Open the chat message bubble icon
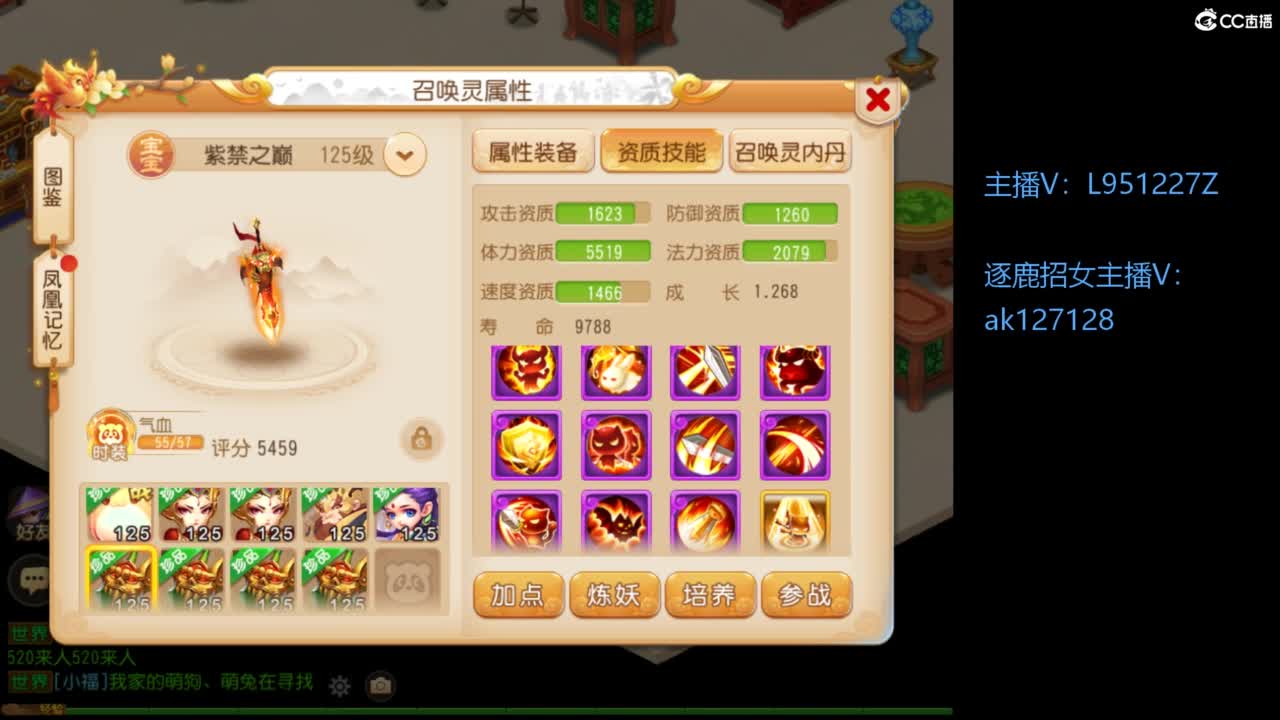The image size is (1280, 720). 29,578
